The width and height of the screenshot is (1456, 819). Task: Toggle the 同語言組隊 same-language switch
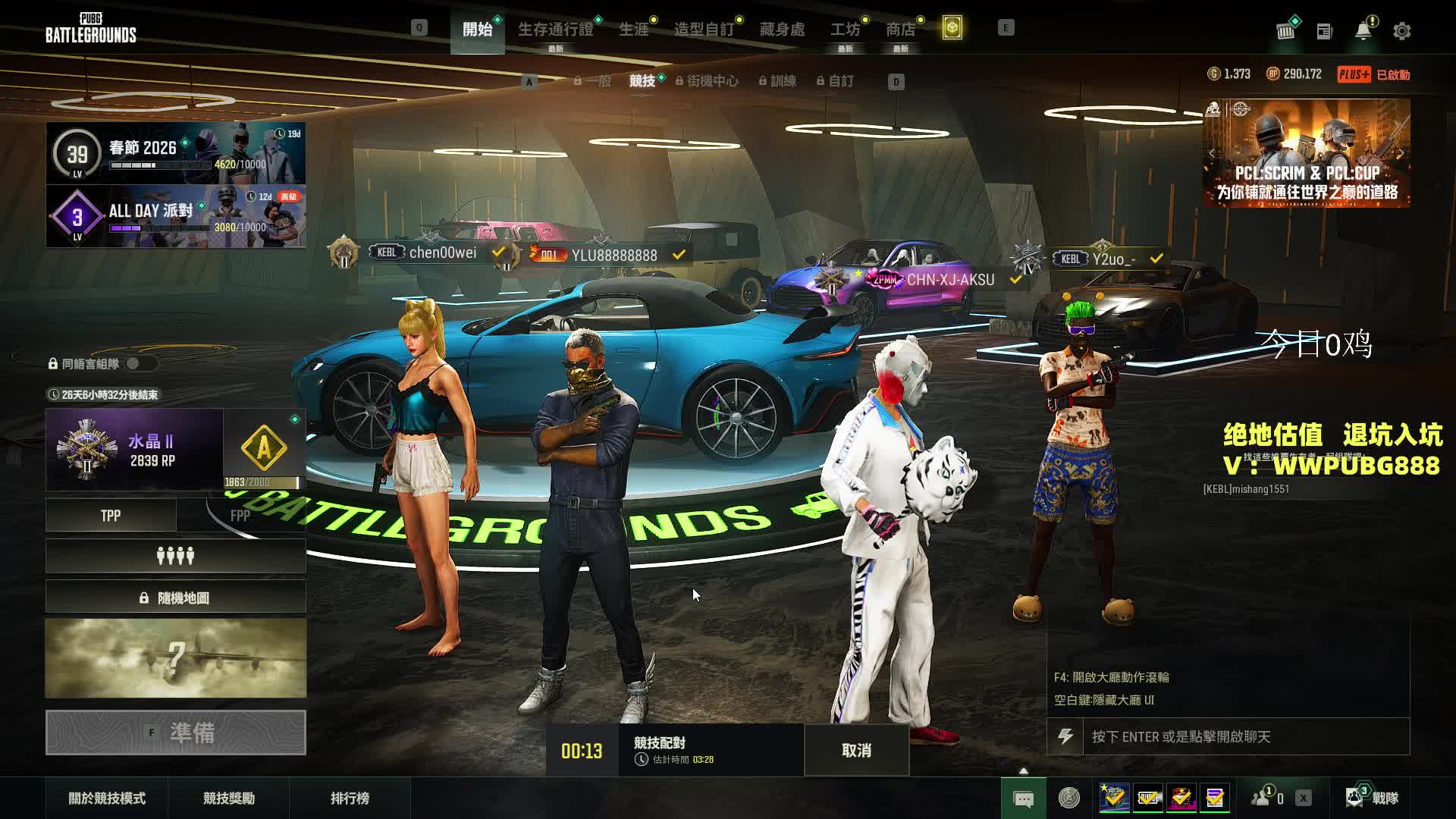pos(139,363)
